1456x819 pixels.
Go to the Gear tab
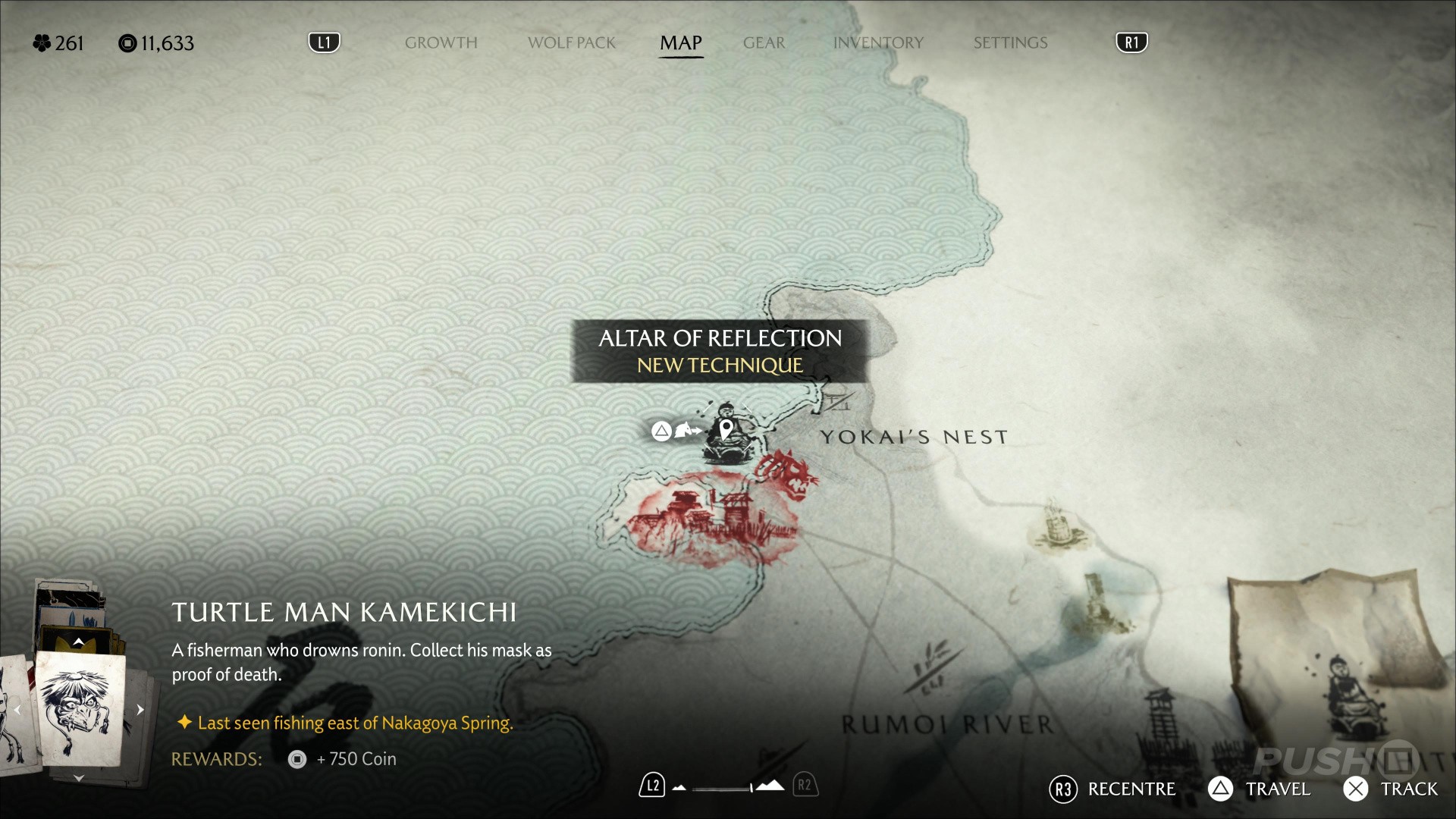(x=764, y=43)
